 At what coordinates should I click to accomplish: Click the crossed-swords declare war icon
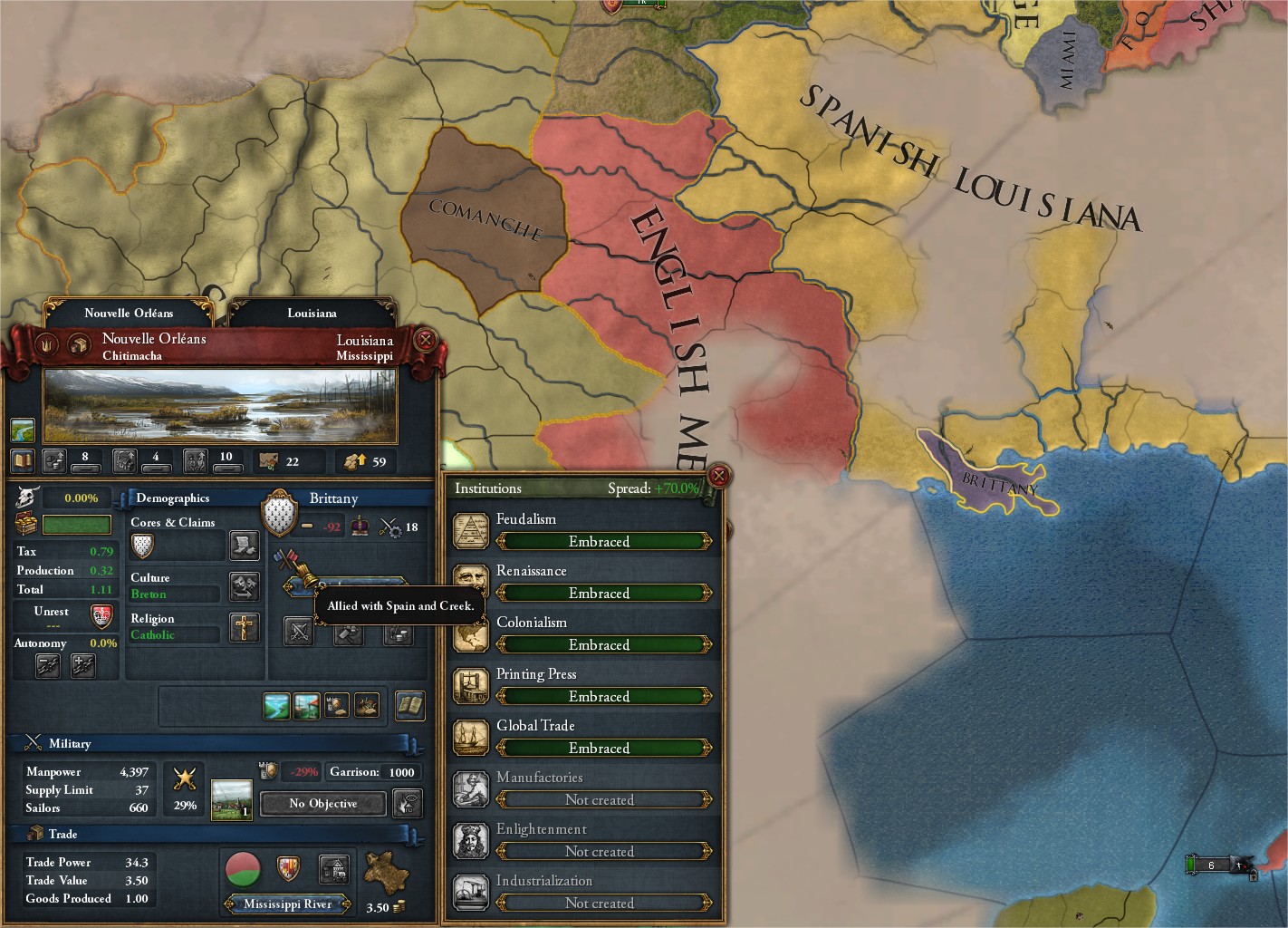coord(300,632)
